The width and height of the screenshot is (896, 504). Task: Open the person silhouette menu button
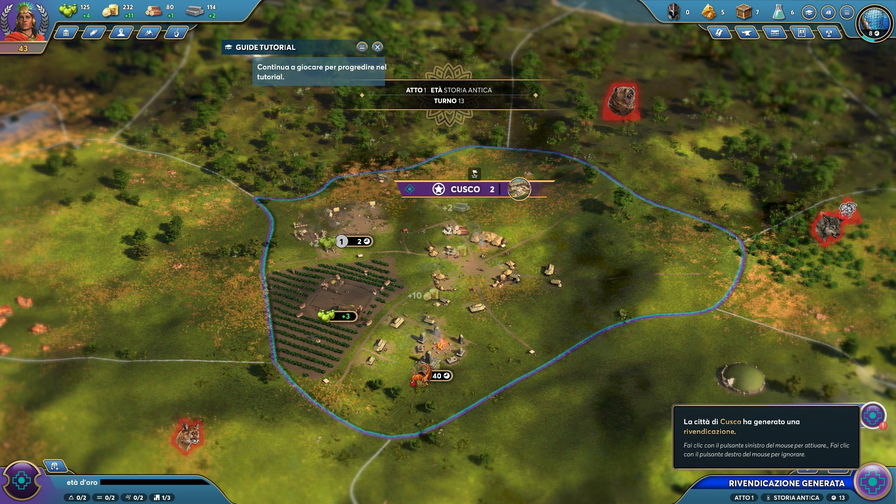(x=123, y=32)
